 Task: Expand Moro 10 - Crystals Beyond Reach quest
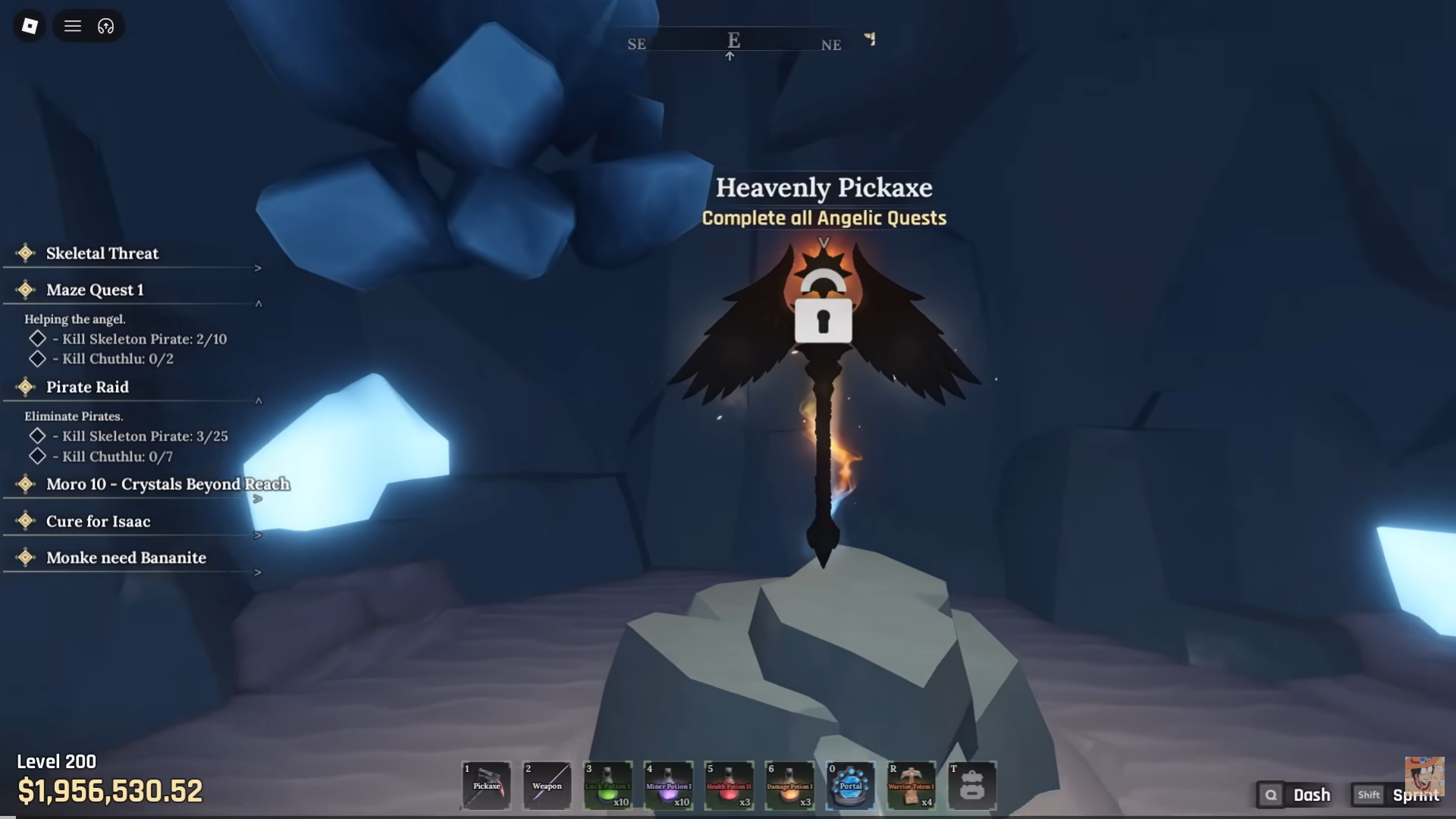pos(258,499)
